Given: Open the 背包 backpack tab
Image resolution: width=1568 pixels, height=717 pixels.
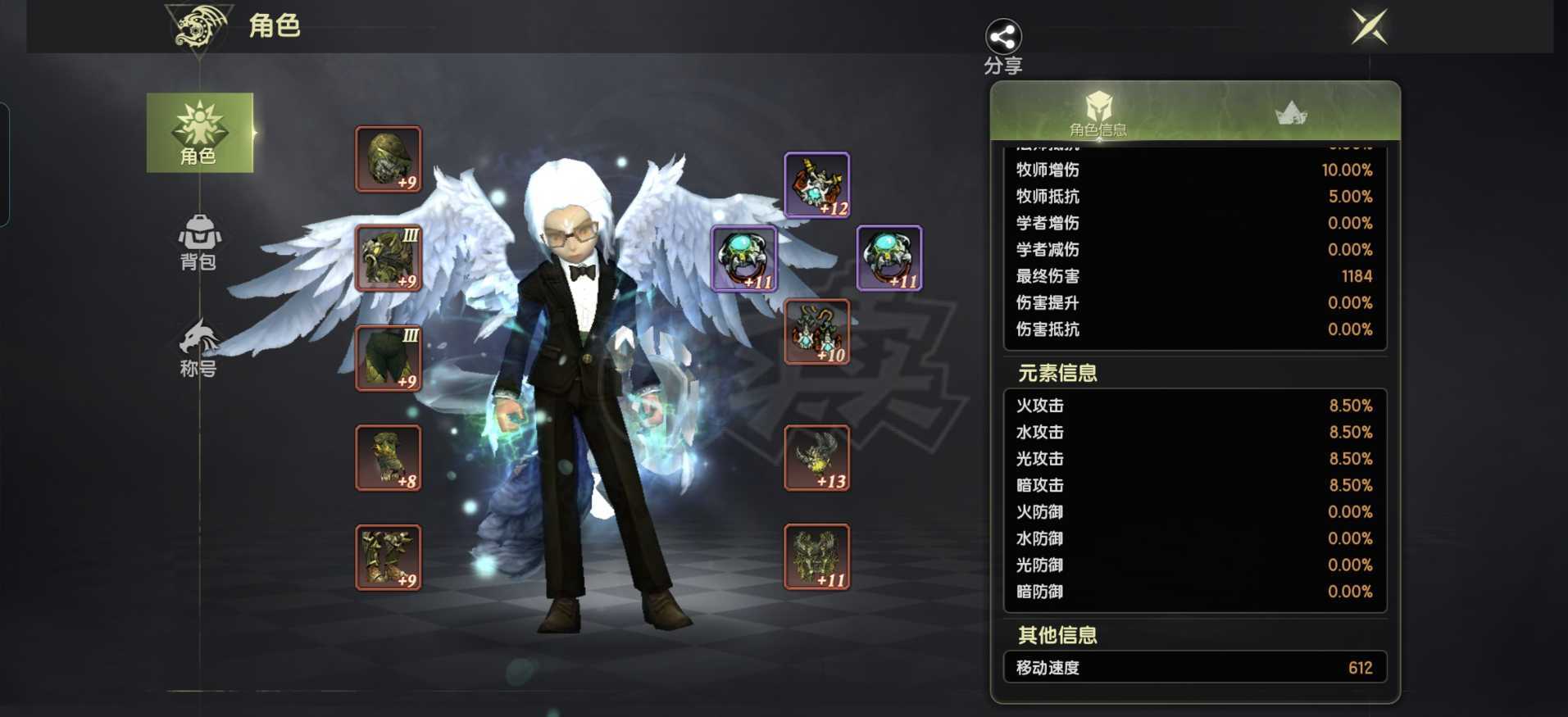Looking at the screenshot, I should tap(198, 242).
